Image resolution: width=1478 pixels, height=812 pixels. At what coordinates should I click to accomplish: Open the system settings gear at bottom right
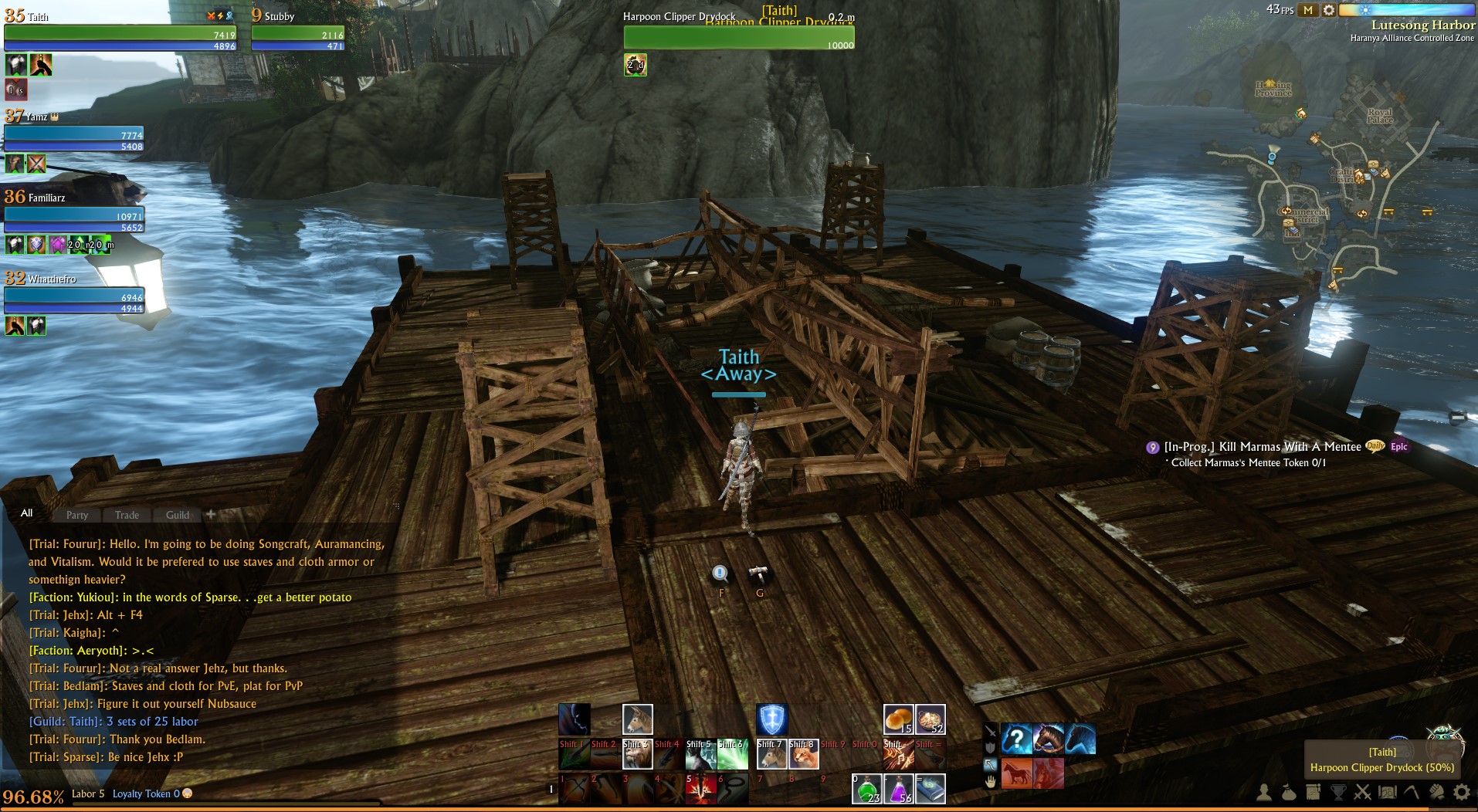click(x=1461, y=792)
